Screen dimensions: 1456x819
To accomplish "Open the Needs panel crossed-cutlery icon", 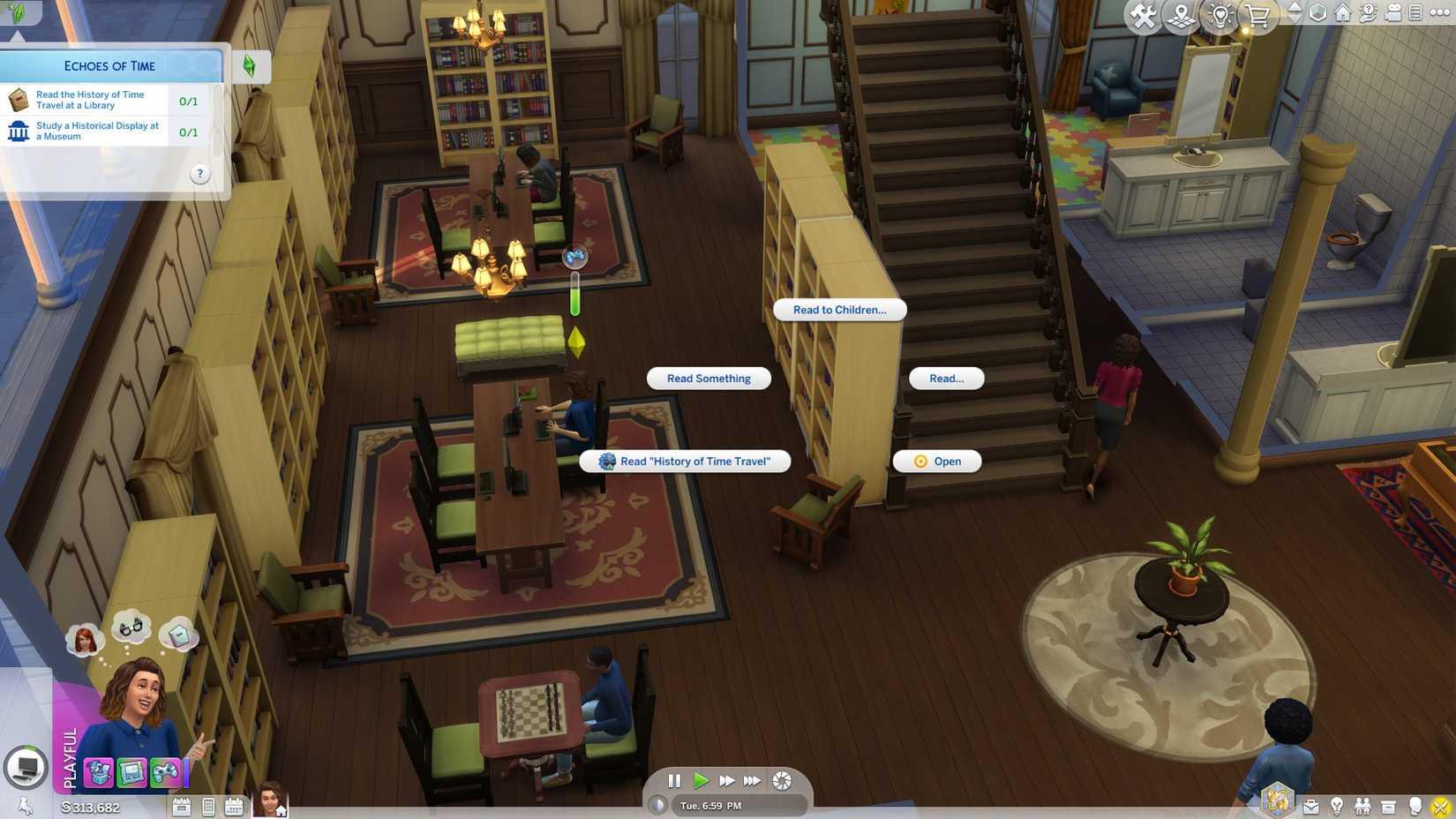I will coord(1439,805).
